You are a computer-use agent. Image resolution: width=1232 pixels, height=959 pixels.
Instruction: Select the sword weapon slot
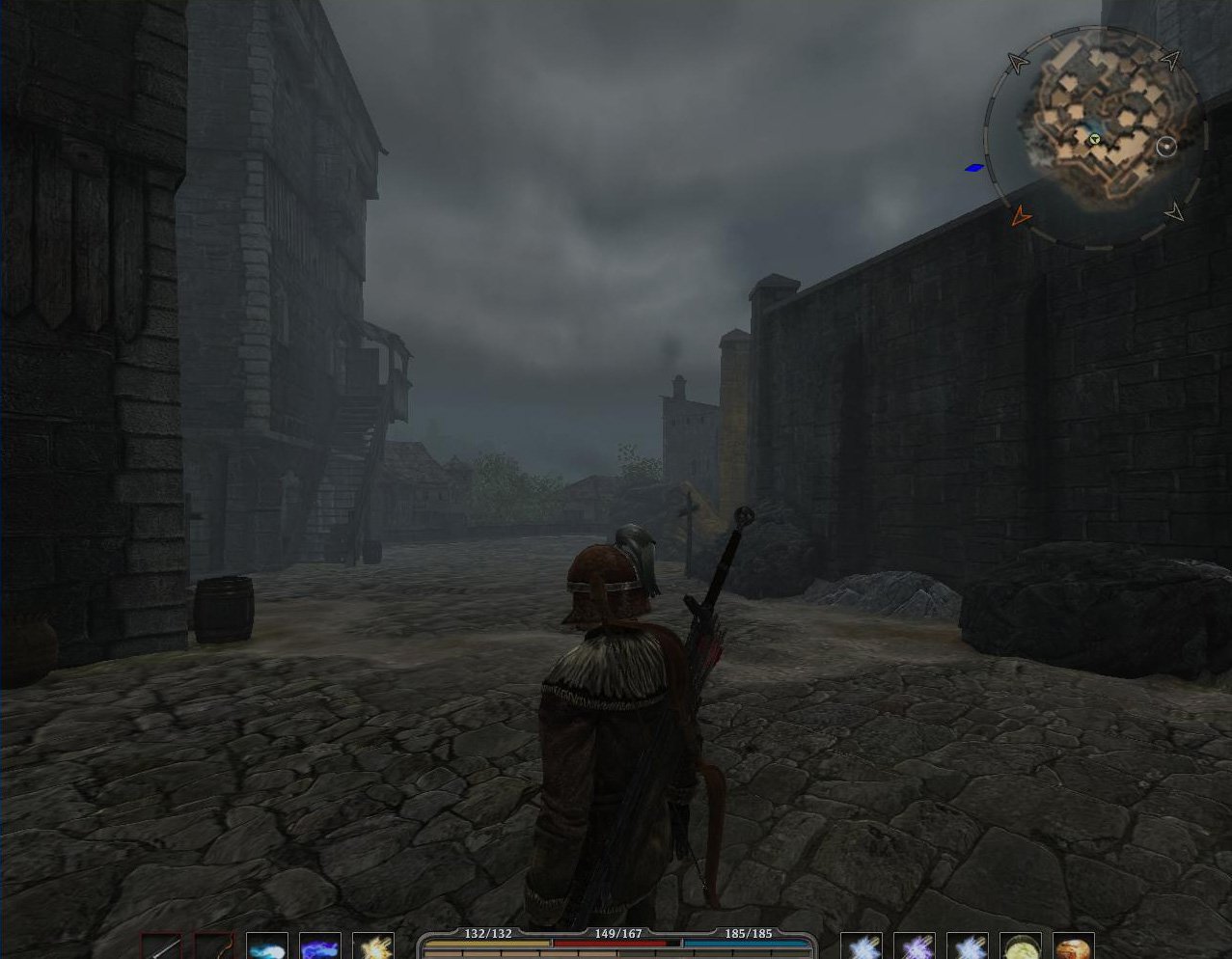click(161, 946)
